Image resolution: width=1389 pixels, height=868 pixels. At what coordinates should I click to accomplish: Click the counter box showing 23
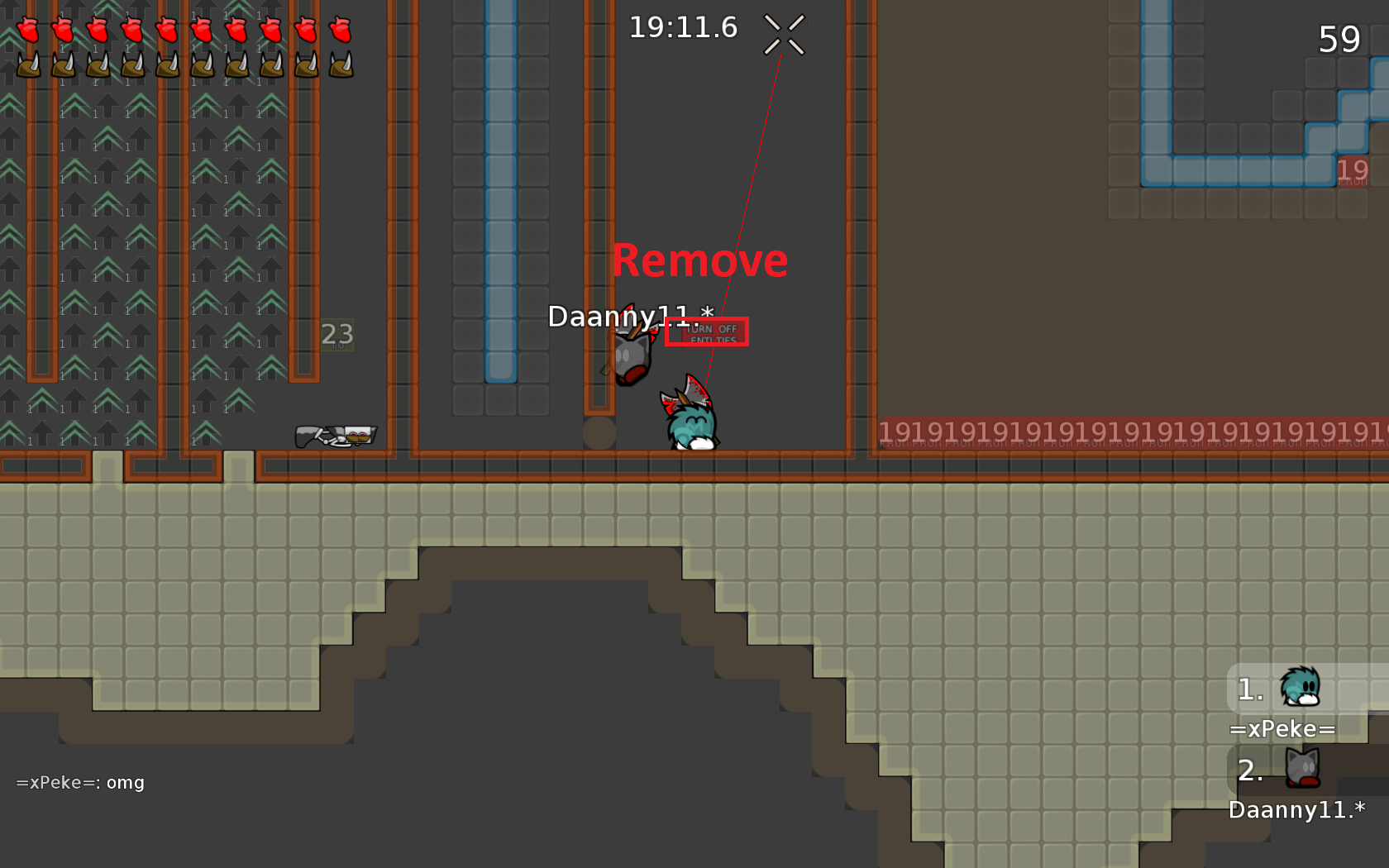point(336,336)
